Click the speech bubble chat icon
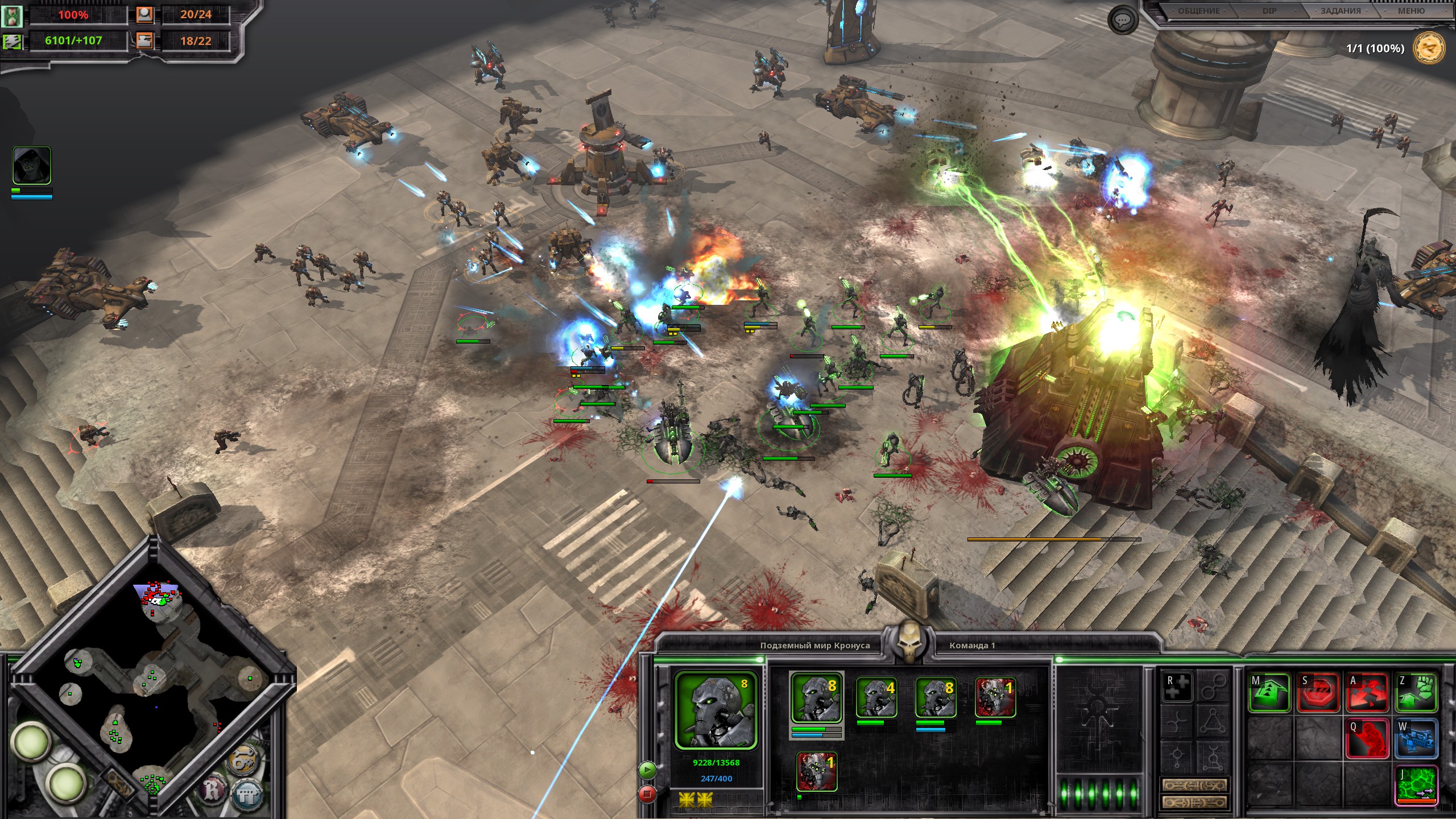The width and height of the screenshot is (1456, 819). [x=1122, y=21]
